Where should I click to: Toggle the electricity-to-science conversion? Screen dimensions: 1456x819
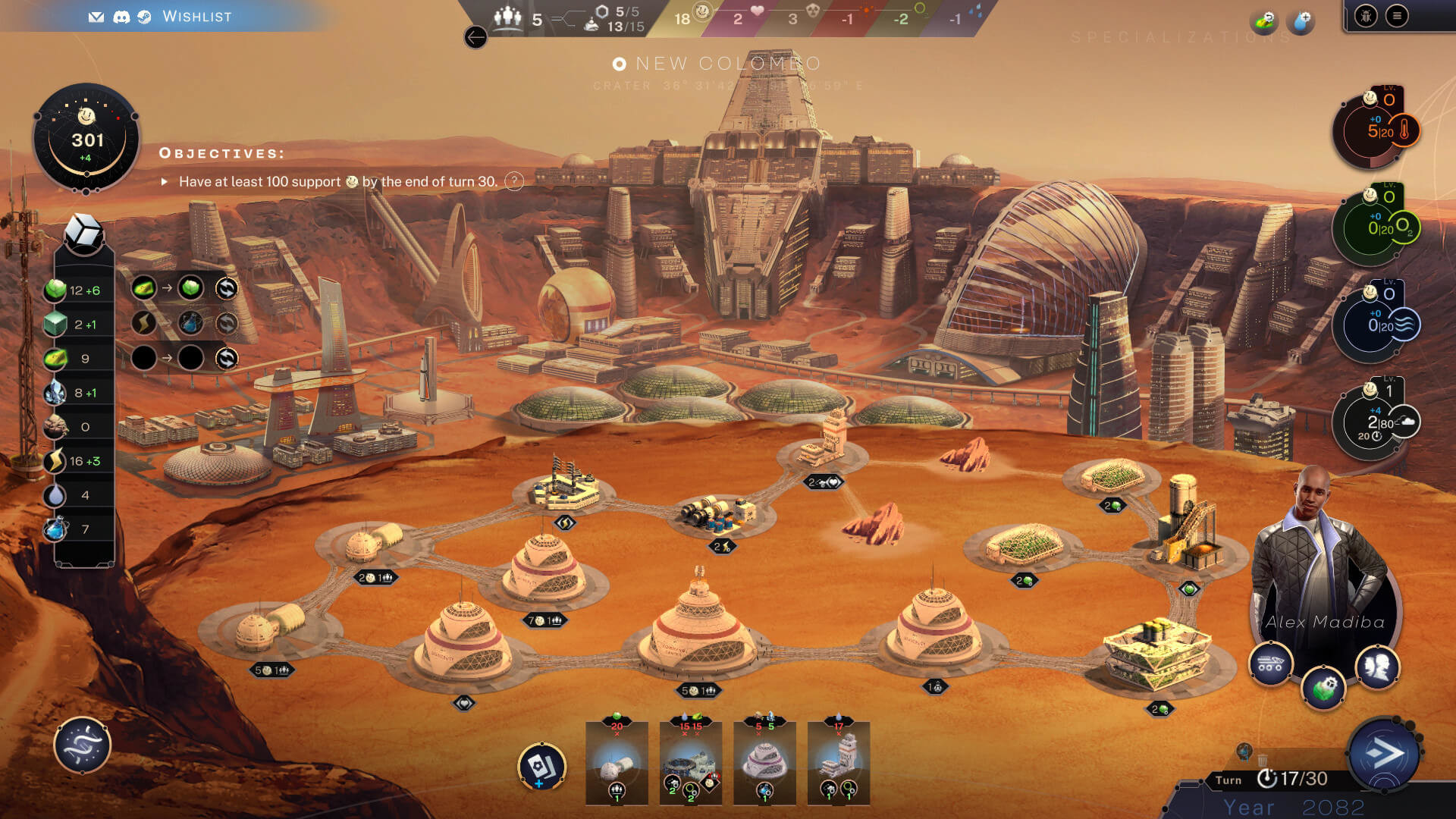227,322
